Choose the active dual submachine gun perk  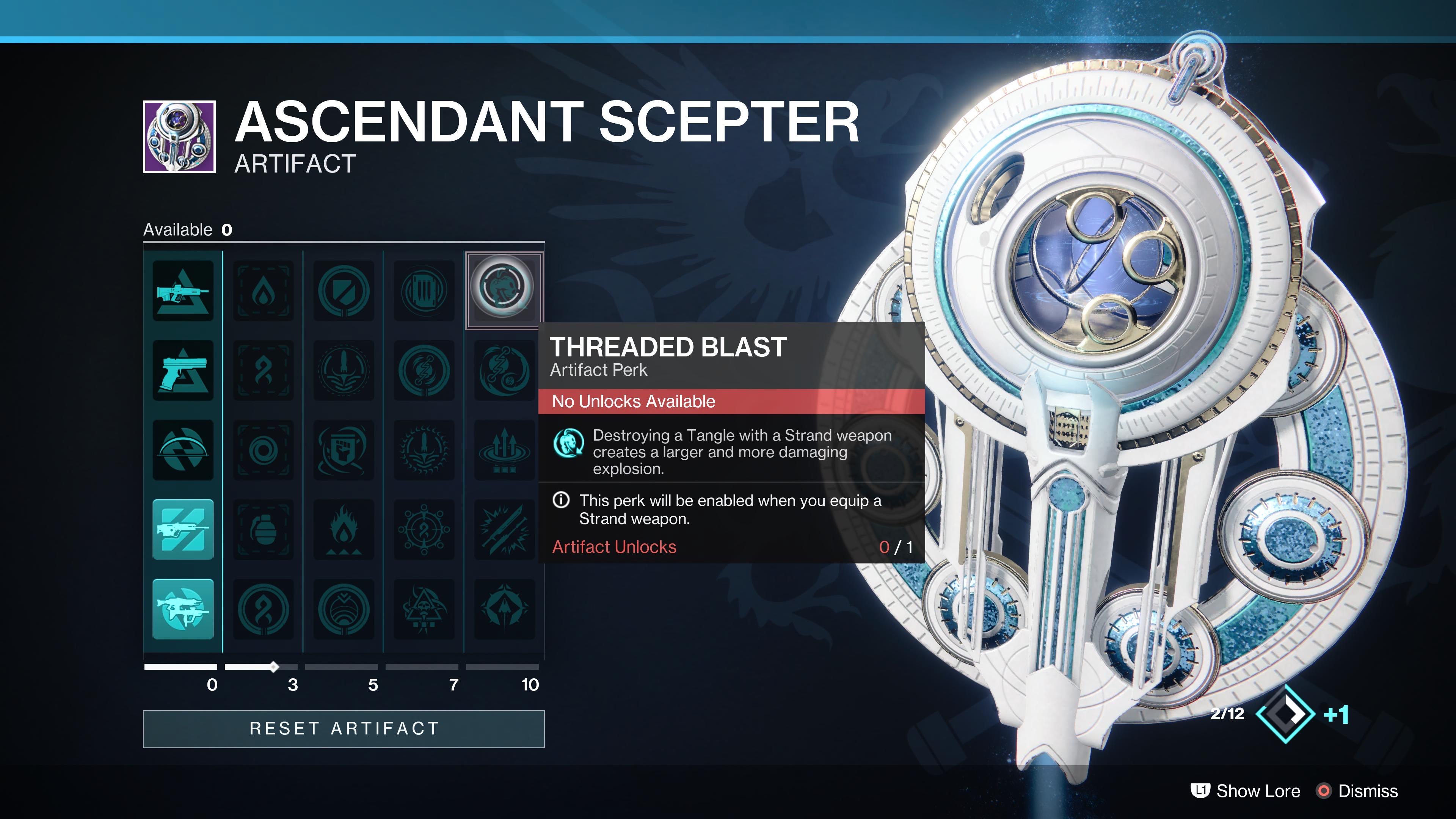coord(183,609)
